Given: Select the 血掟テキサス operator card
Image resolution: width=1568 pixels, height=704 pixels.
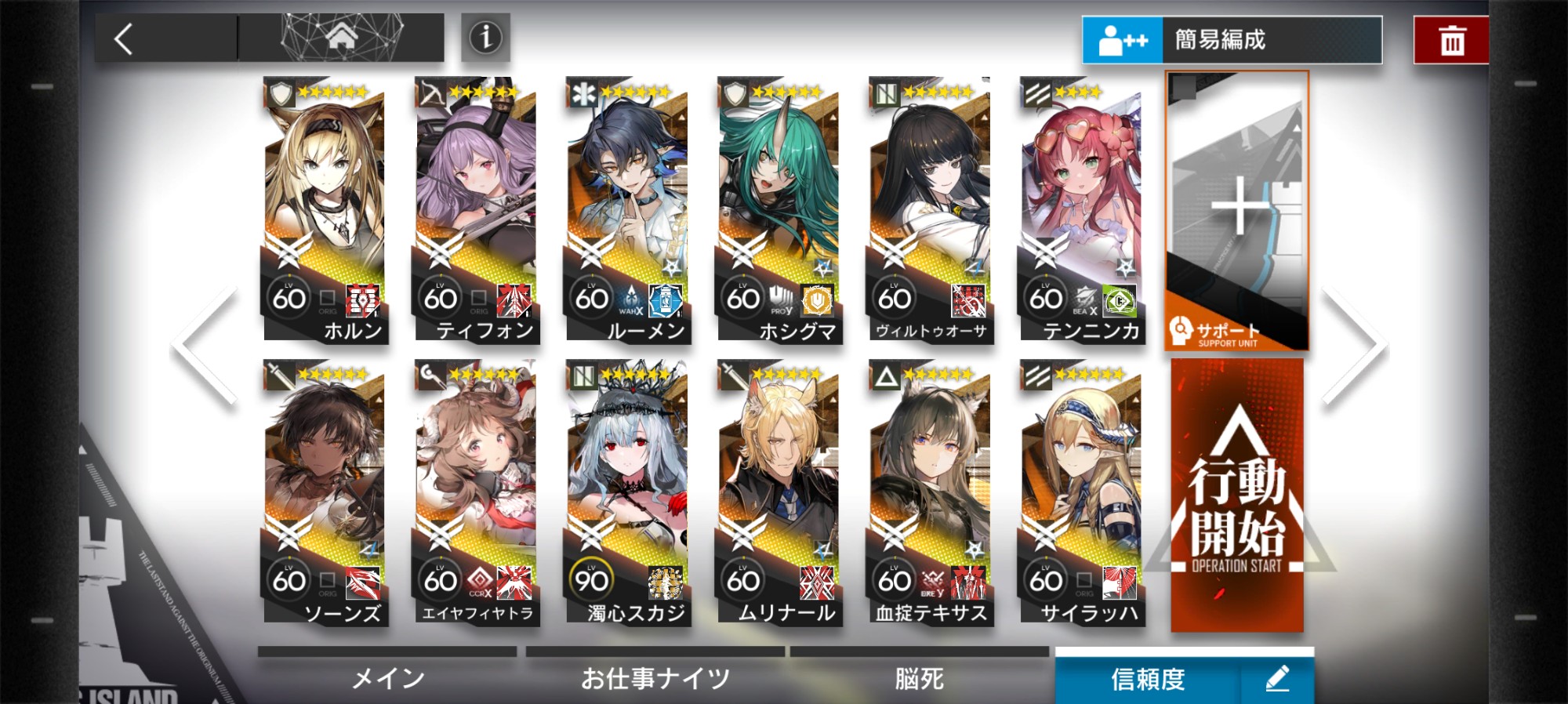Looking at the screenshot, I should [x=929, y=492].
